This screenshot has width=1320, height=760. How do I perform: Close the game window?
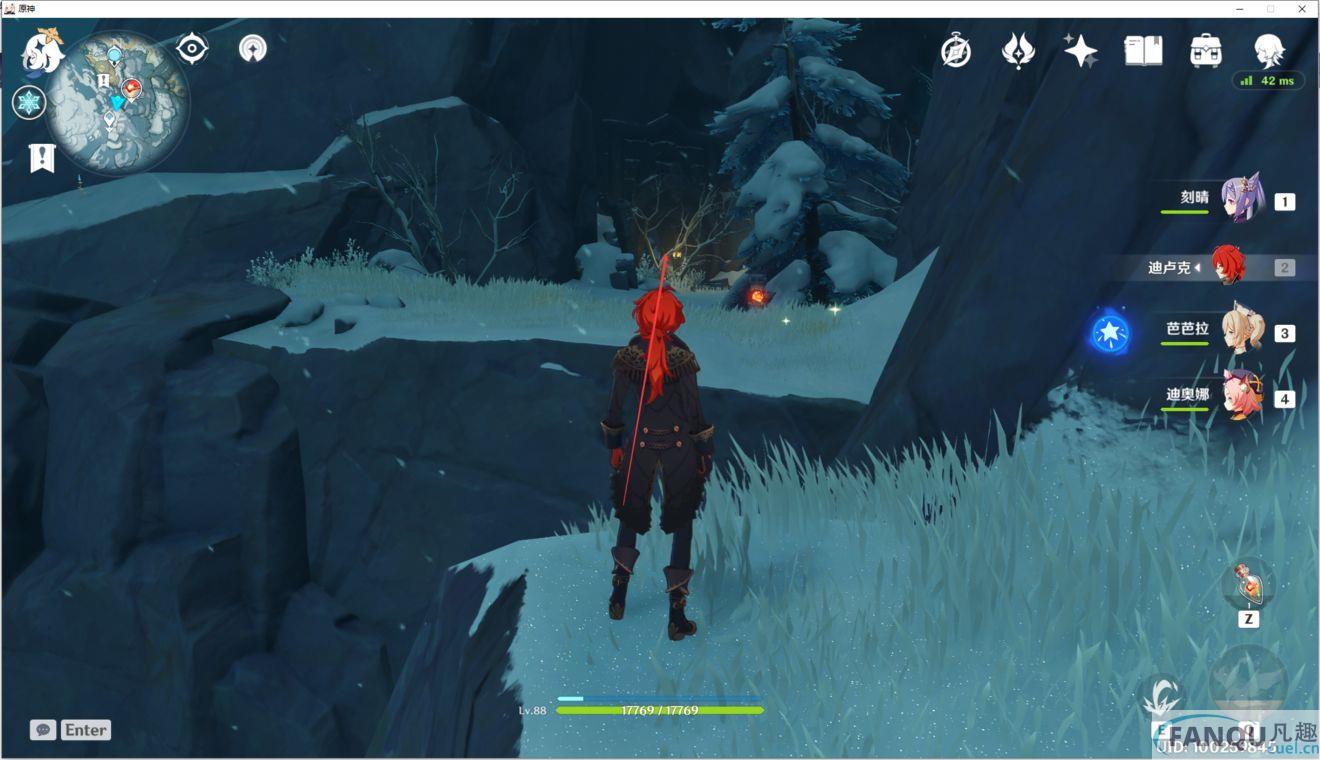pos(1302,8)
